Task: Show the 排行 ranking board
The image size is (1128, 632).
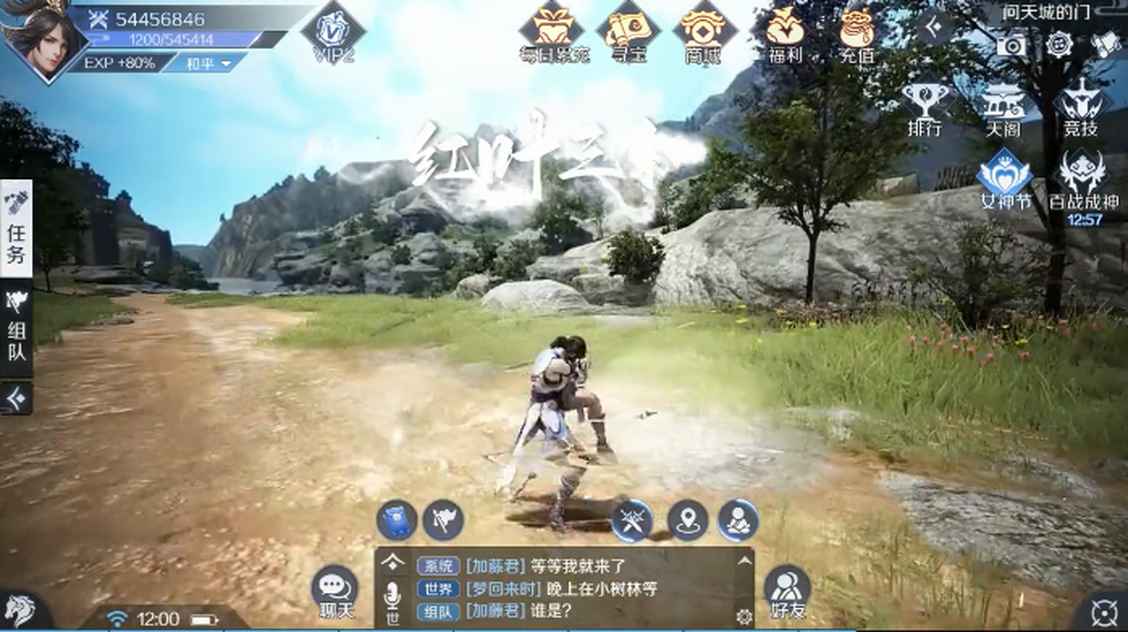Action: pyautogui.click(x=924, y=108)
